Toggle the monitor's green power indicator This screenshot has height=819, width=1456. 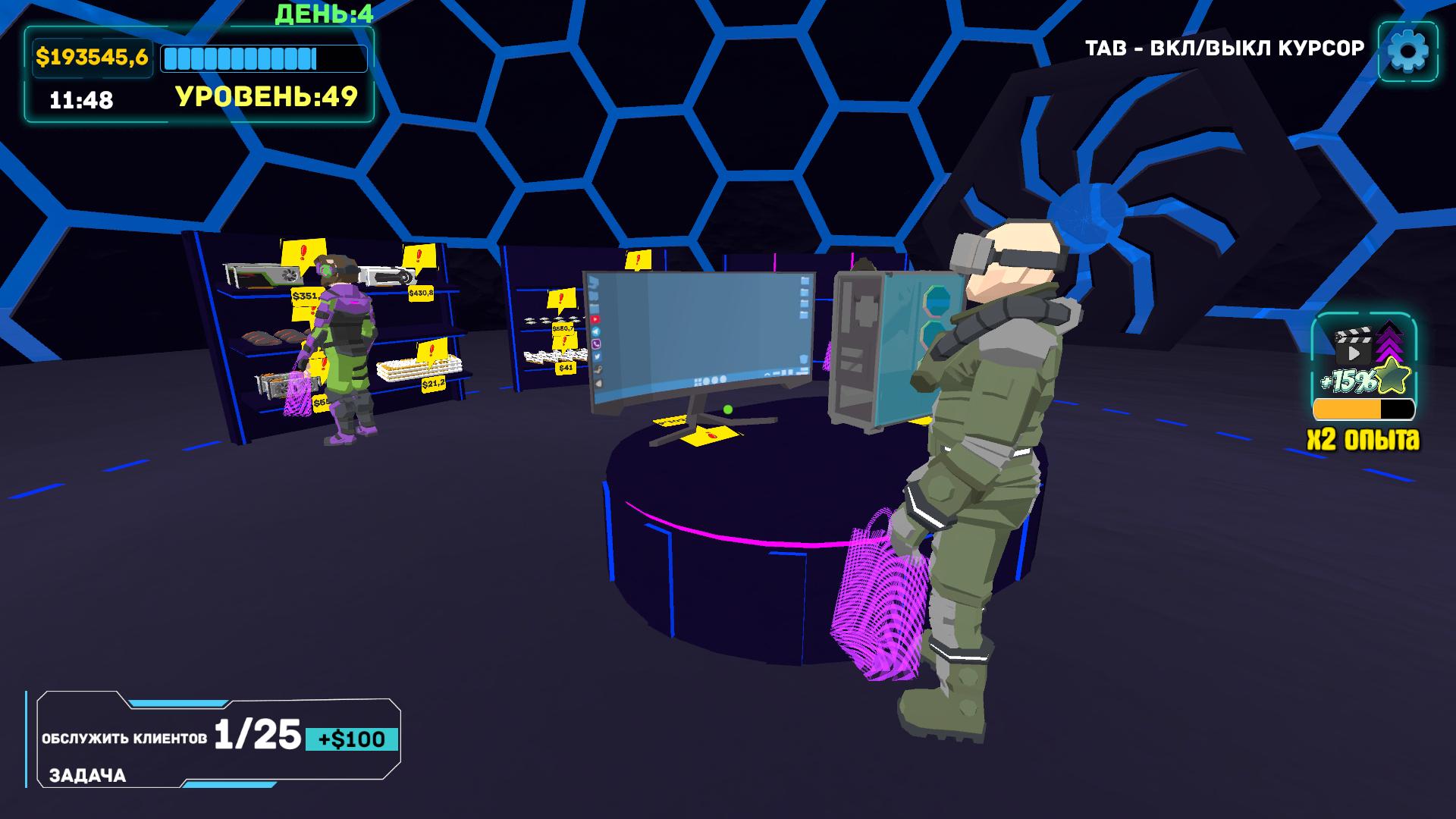(728, 411)
